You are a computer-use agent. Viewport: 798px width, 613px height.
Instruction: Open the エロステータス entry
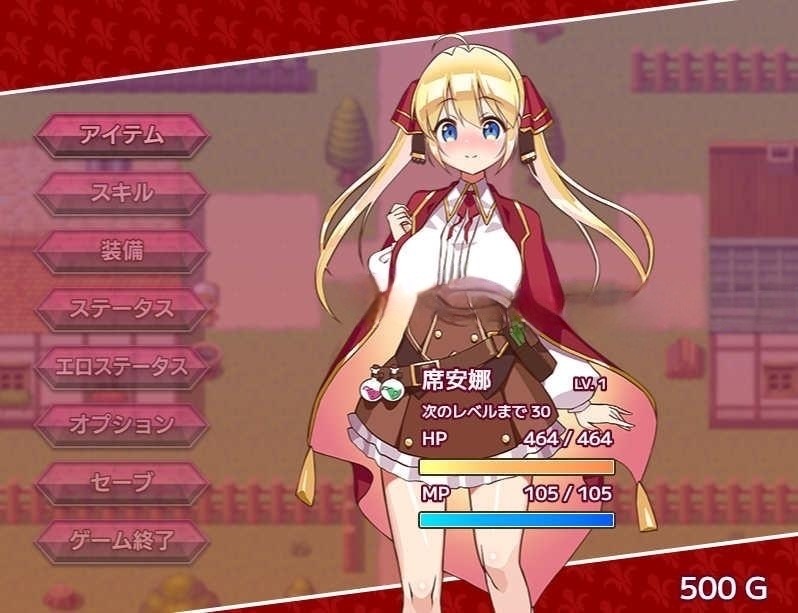122,366
